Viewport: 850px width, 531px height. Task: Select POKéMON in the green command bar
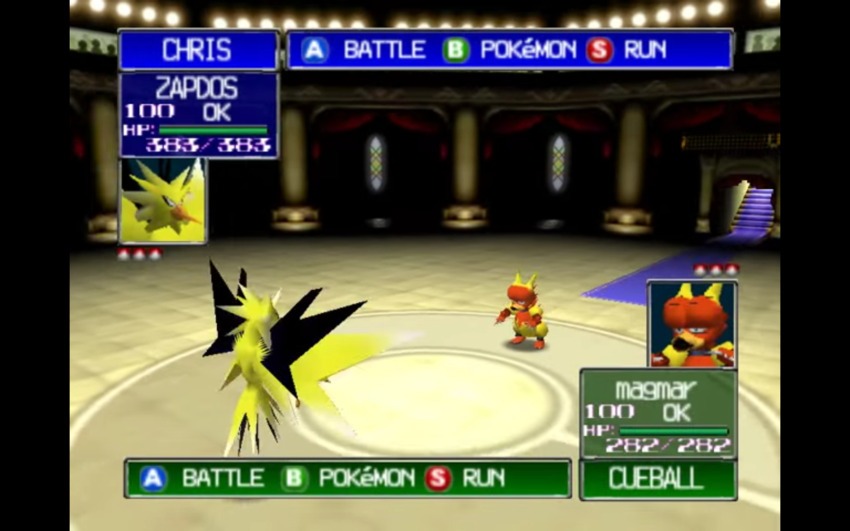pyautogui.click(x=352, y=478)
